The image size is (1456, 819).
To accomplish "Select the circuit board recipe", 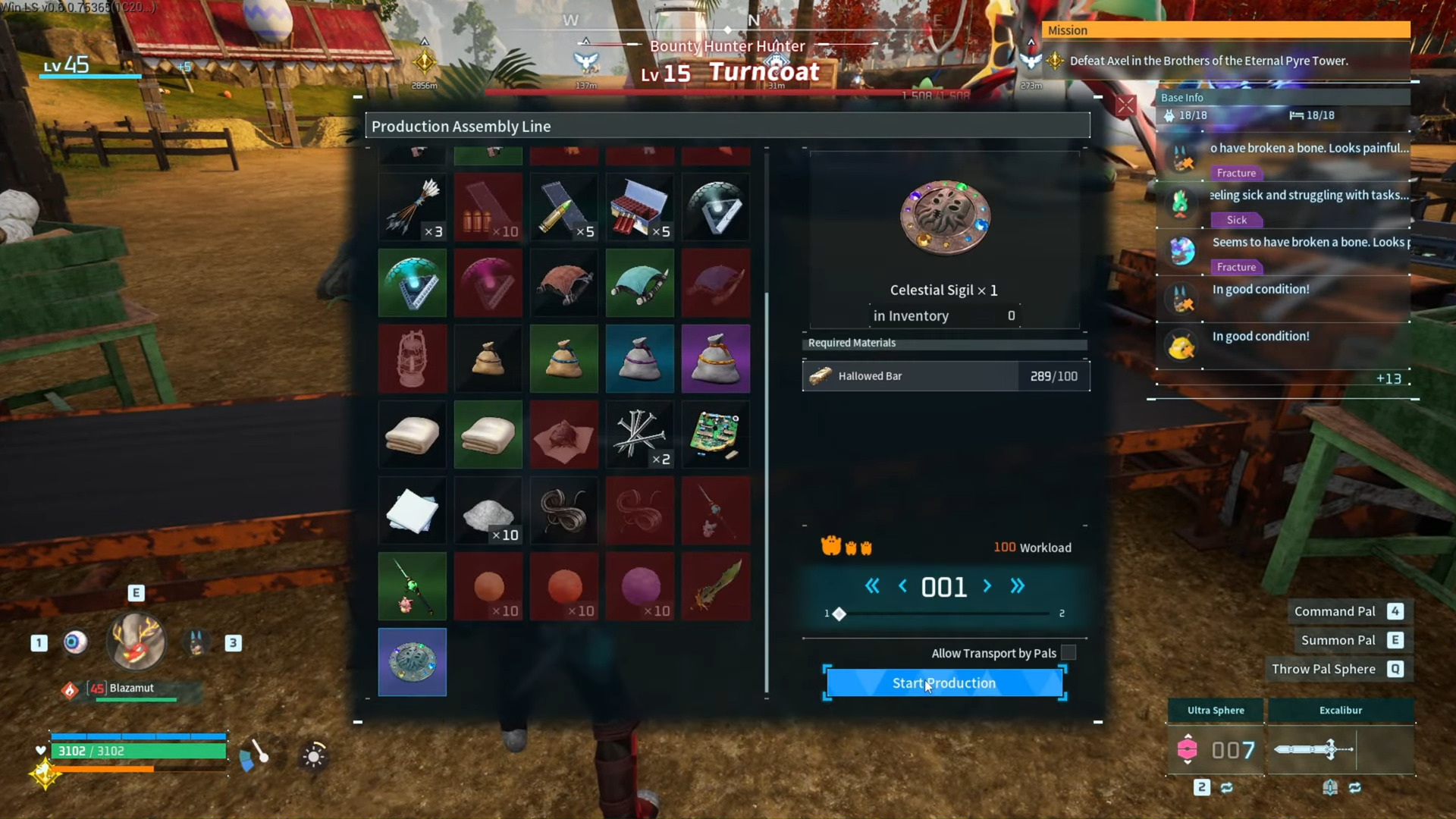I will [715, 435].
